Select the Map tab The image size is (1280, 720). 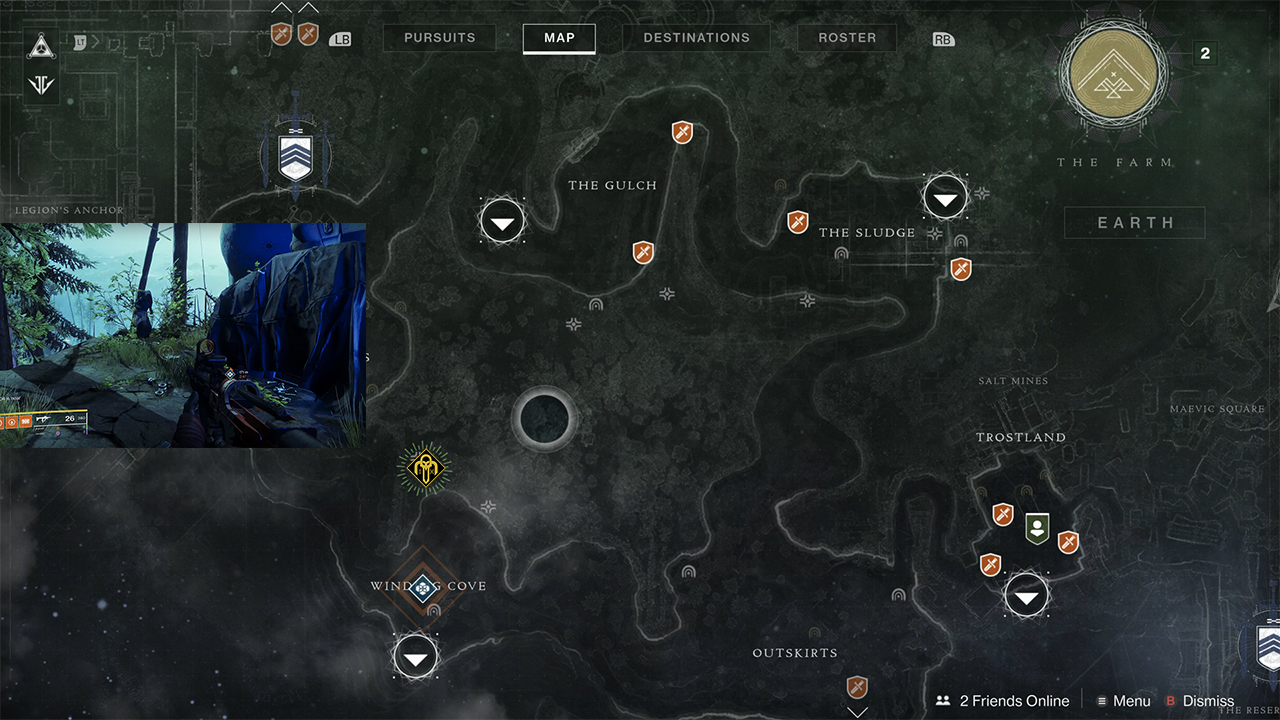pos(559,38)
